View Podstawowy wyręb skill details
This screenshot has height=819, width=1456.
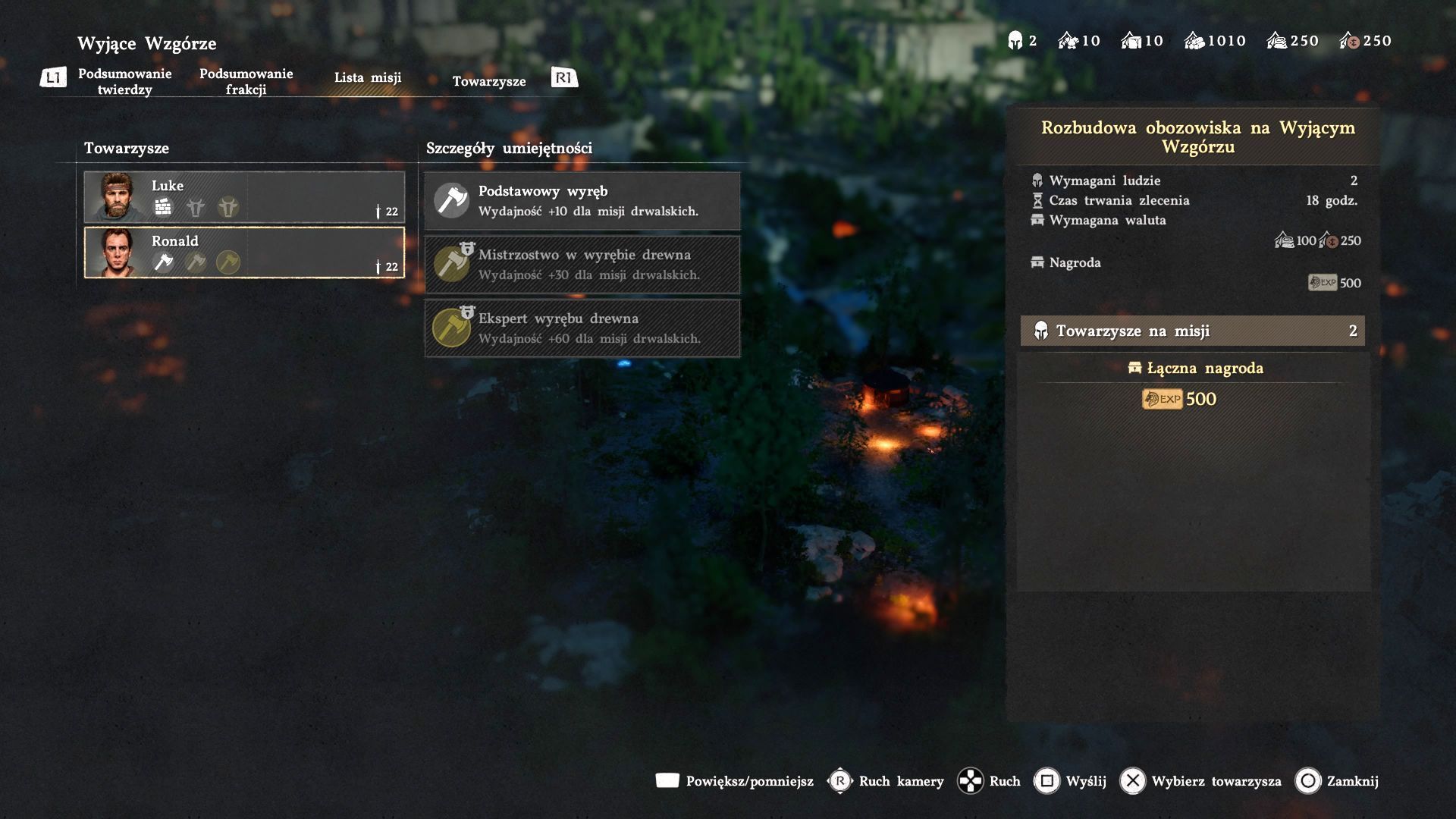tap(582, 201)
